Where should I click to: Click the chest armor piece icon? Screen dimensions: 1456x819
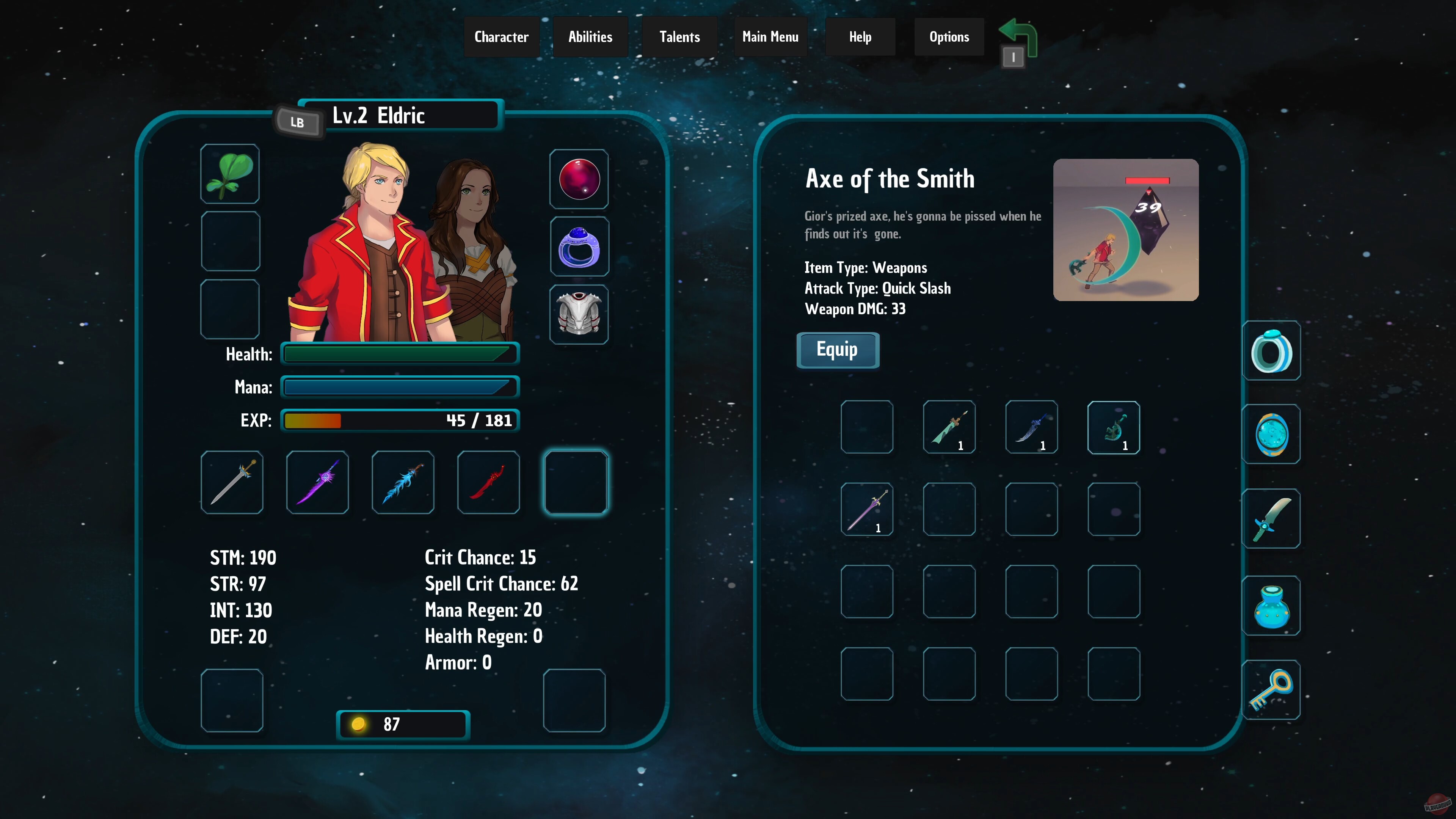tap(580, 314)
